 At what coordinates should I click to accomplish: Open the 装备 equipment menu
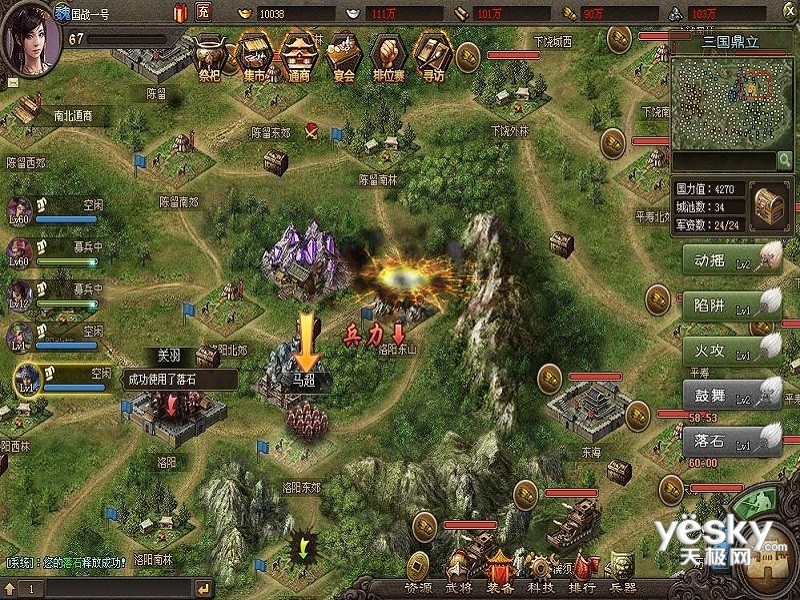pyautogui.click(x=502, y=588)
